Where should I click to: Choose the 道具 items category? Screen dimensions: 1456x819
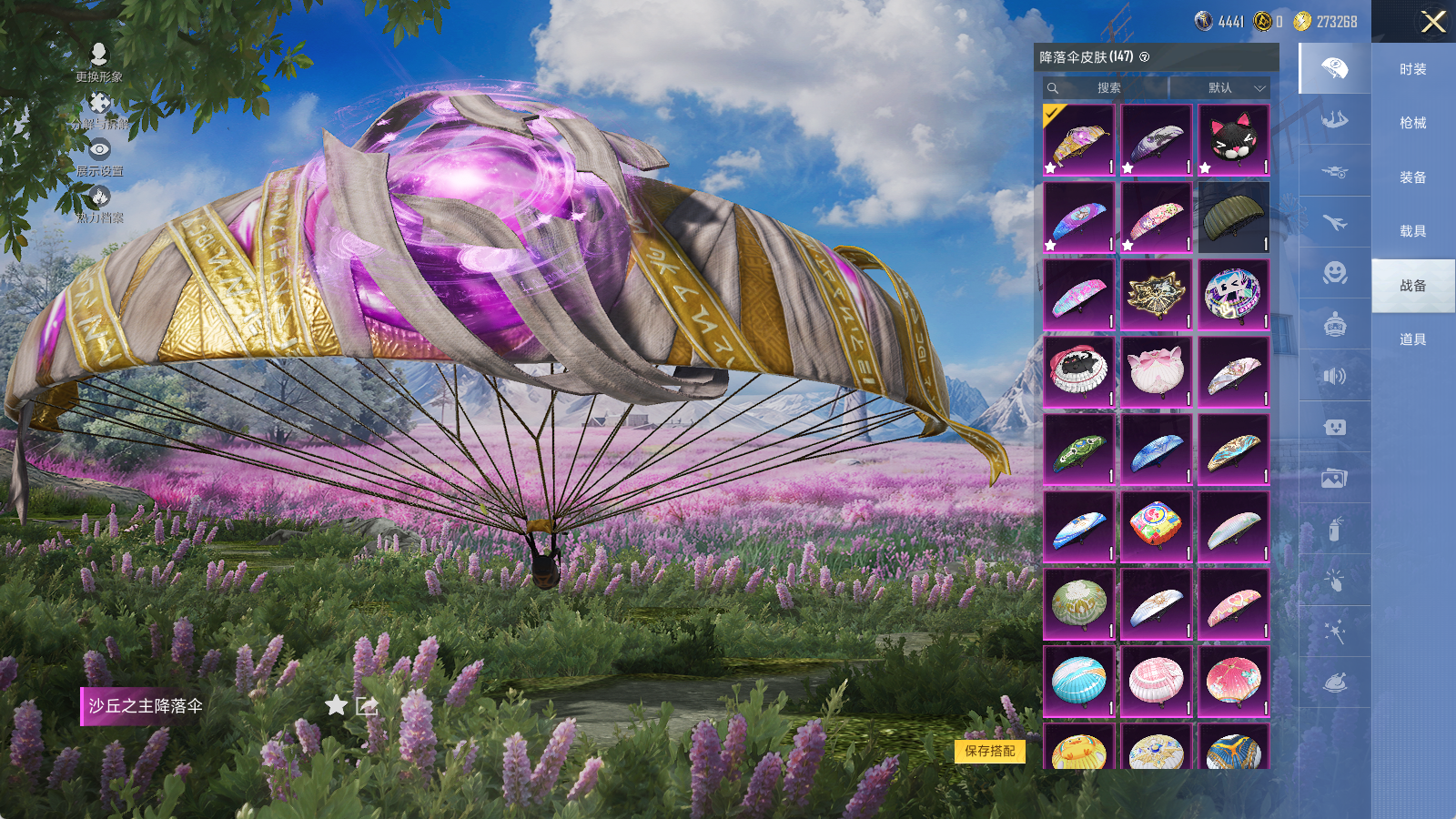pos(1412,339)
